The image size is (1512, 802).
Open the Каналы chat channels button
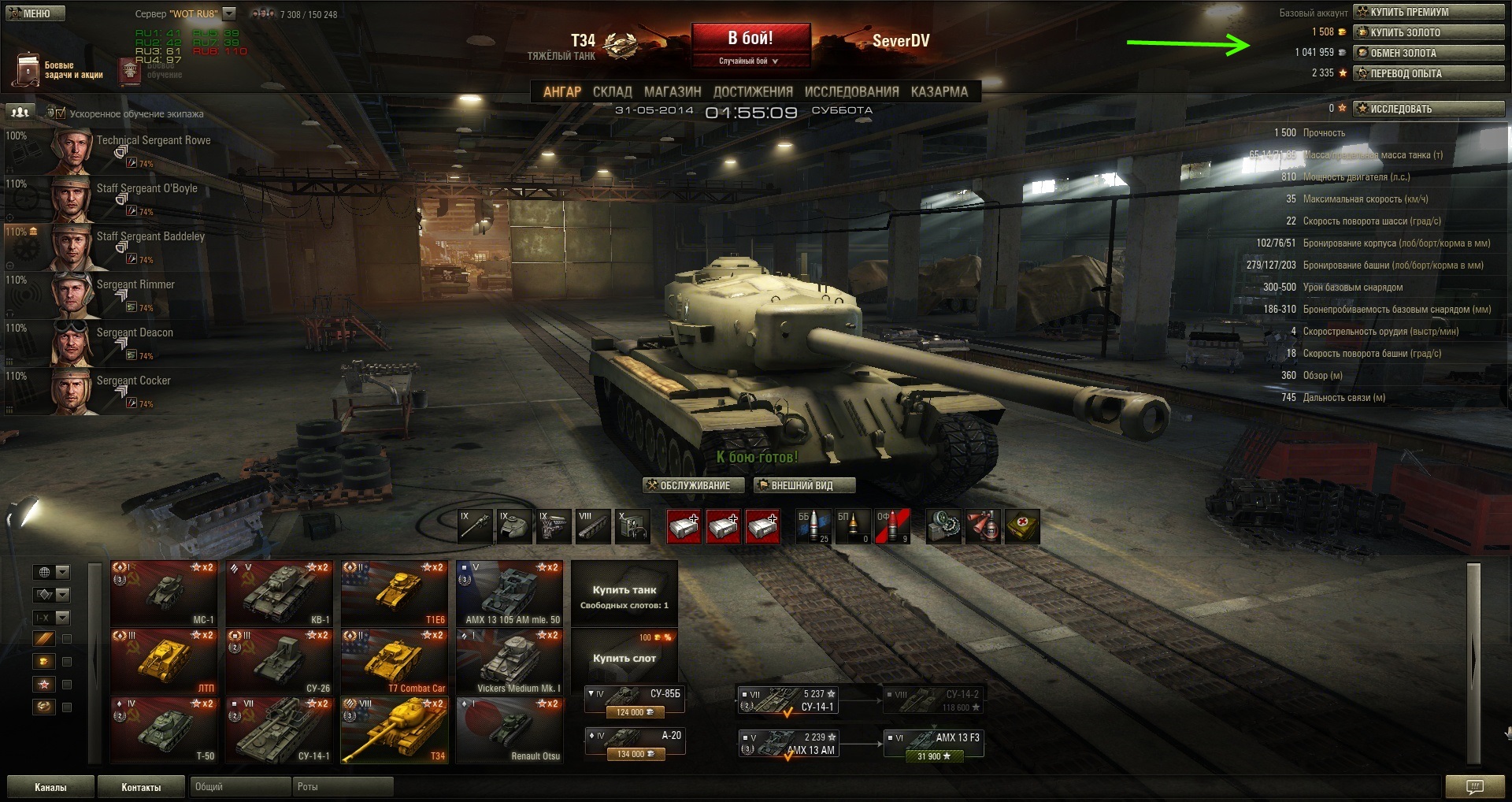pyautogui.click(x=50, y=787)
